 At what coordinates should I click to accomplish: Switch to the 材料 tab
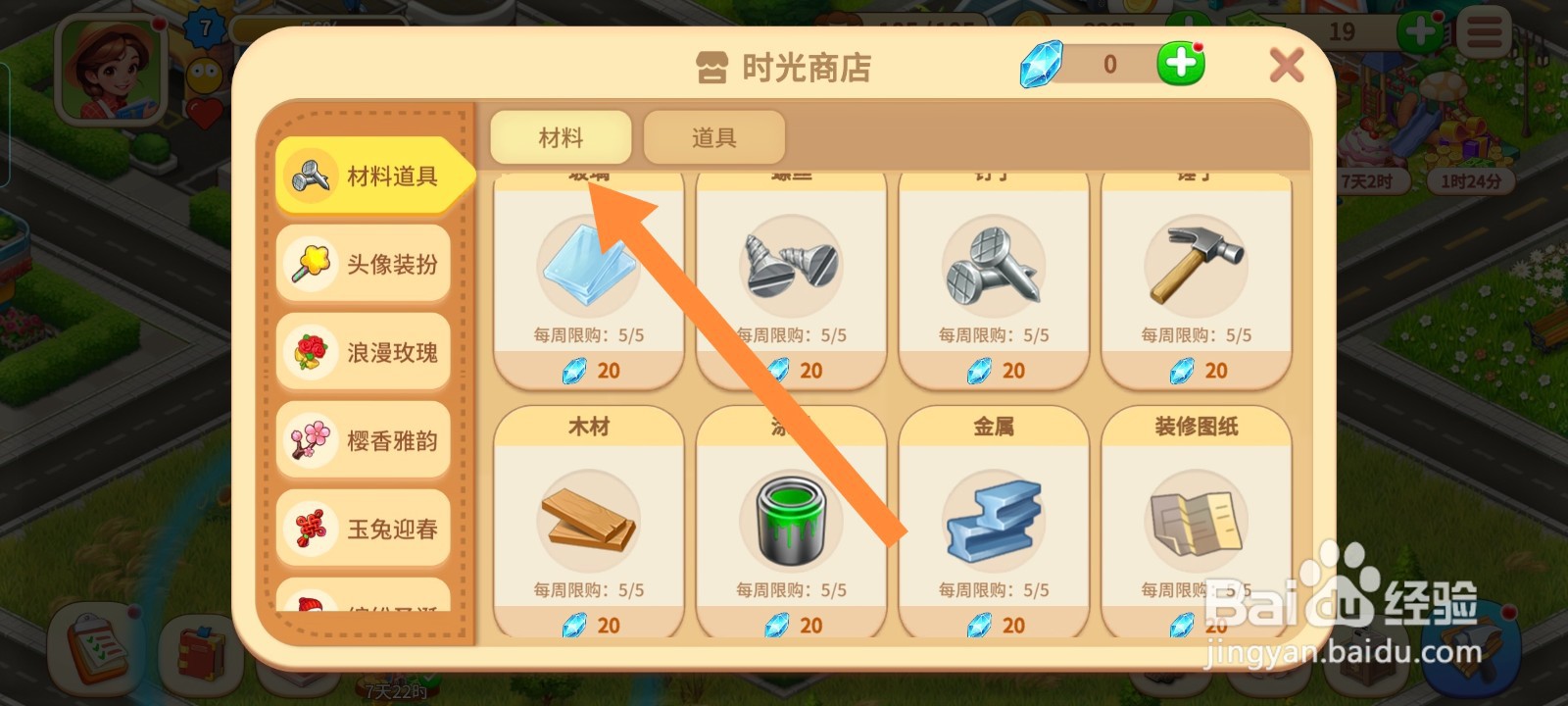coord(560,136)
